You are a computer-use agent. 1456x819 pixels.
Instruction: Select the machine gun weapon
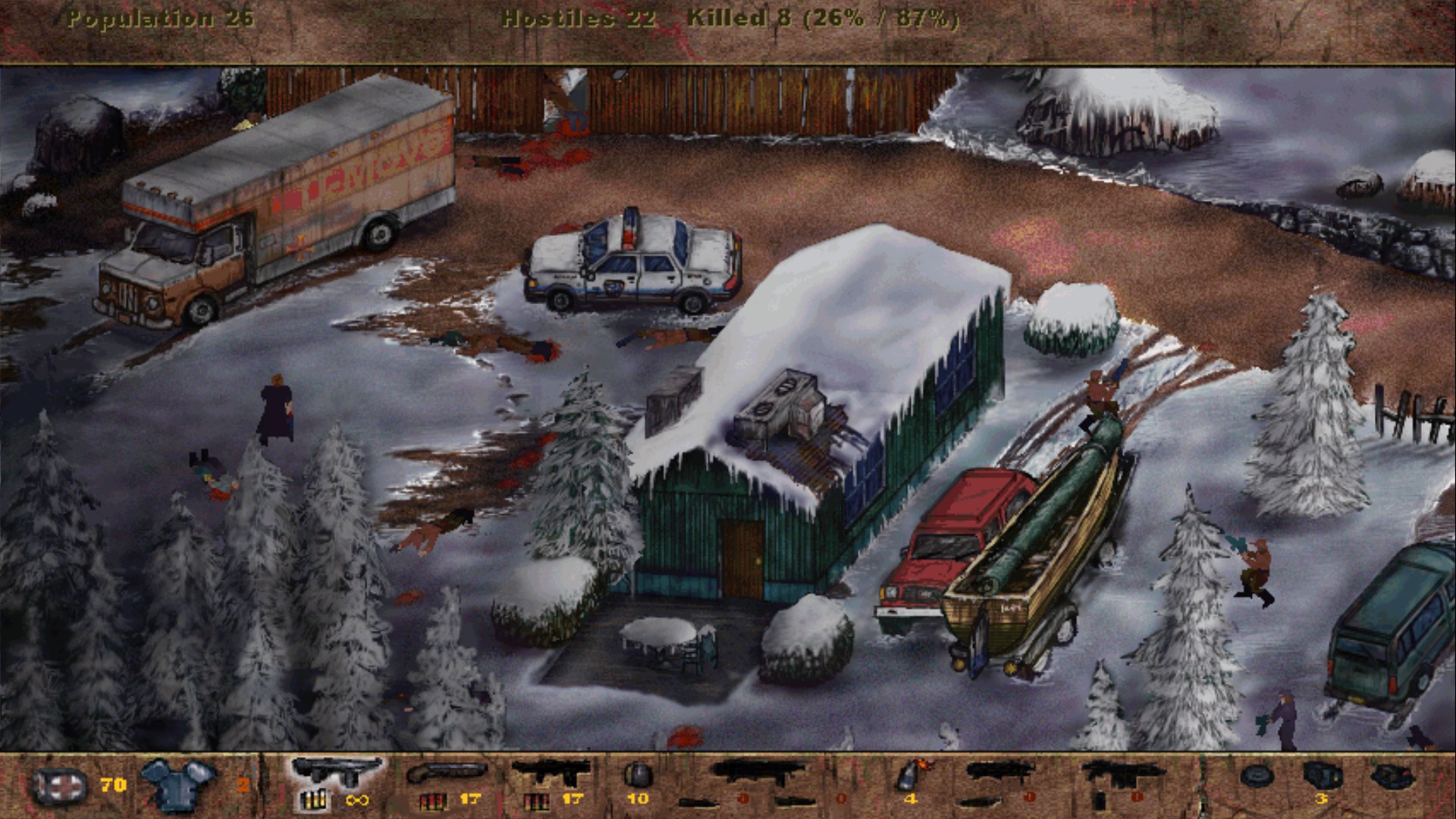[334, 776]
